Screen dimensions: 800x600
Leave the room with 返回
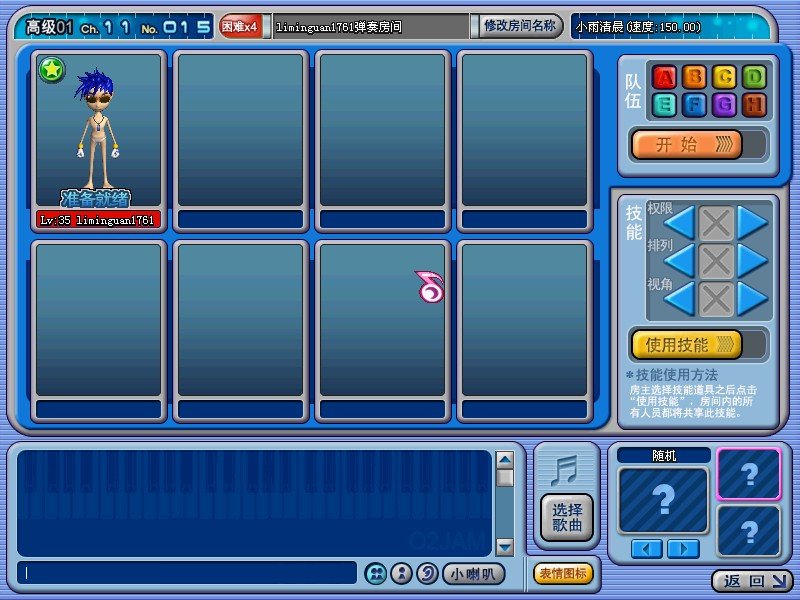[x=752, y=580]
